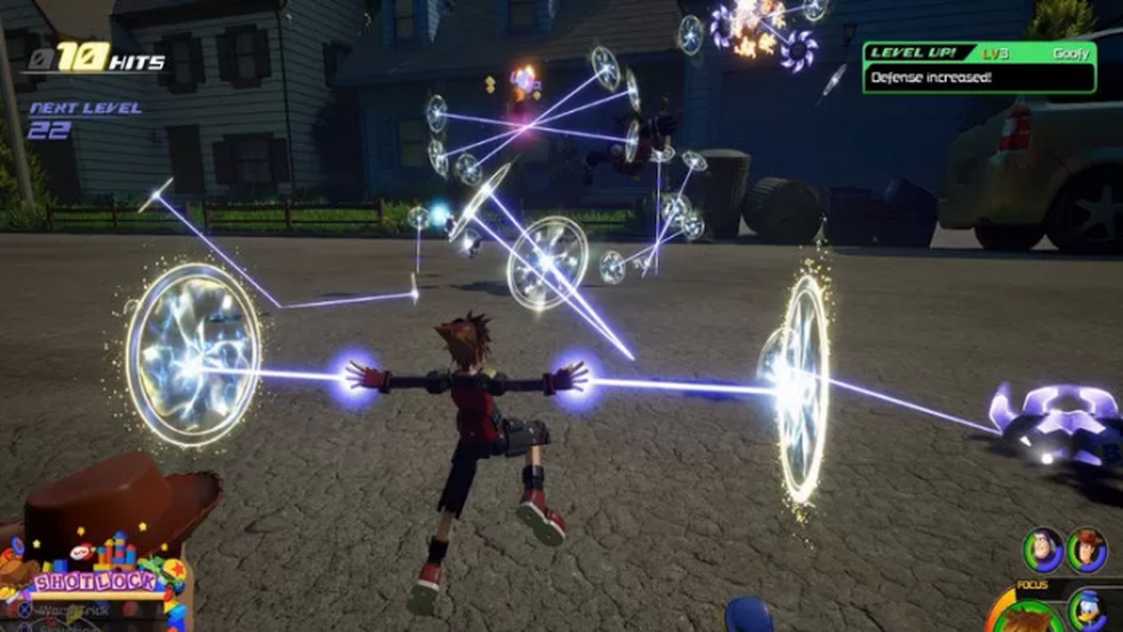The height and width of the screenshot is (632, 1123).
Task: Click Buzz Lightyear's party portrait
Action: pos(1043,548)
